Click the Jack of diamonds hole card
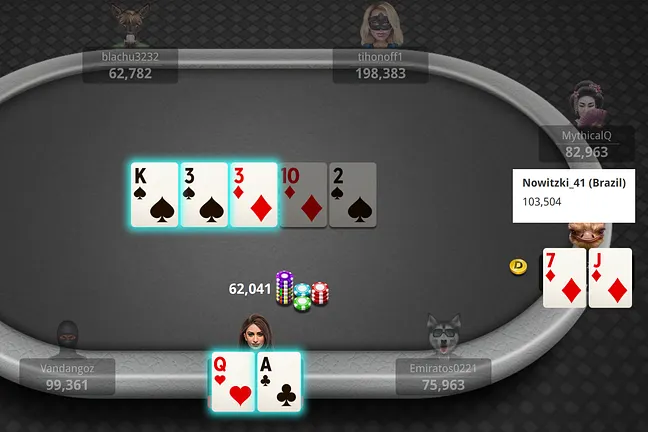The image size is (648, 432). click(610, 277)
